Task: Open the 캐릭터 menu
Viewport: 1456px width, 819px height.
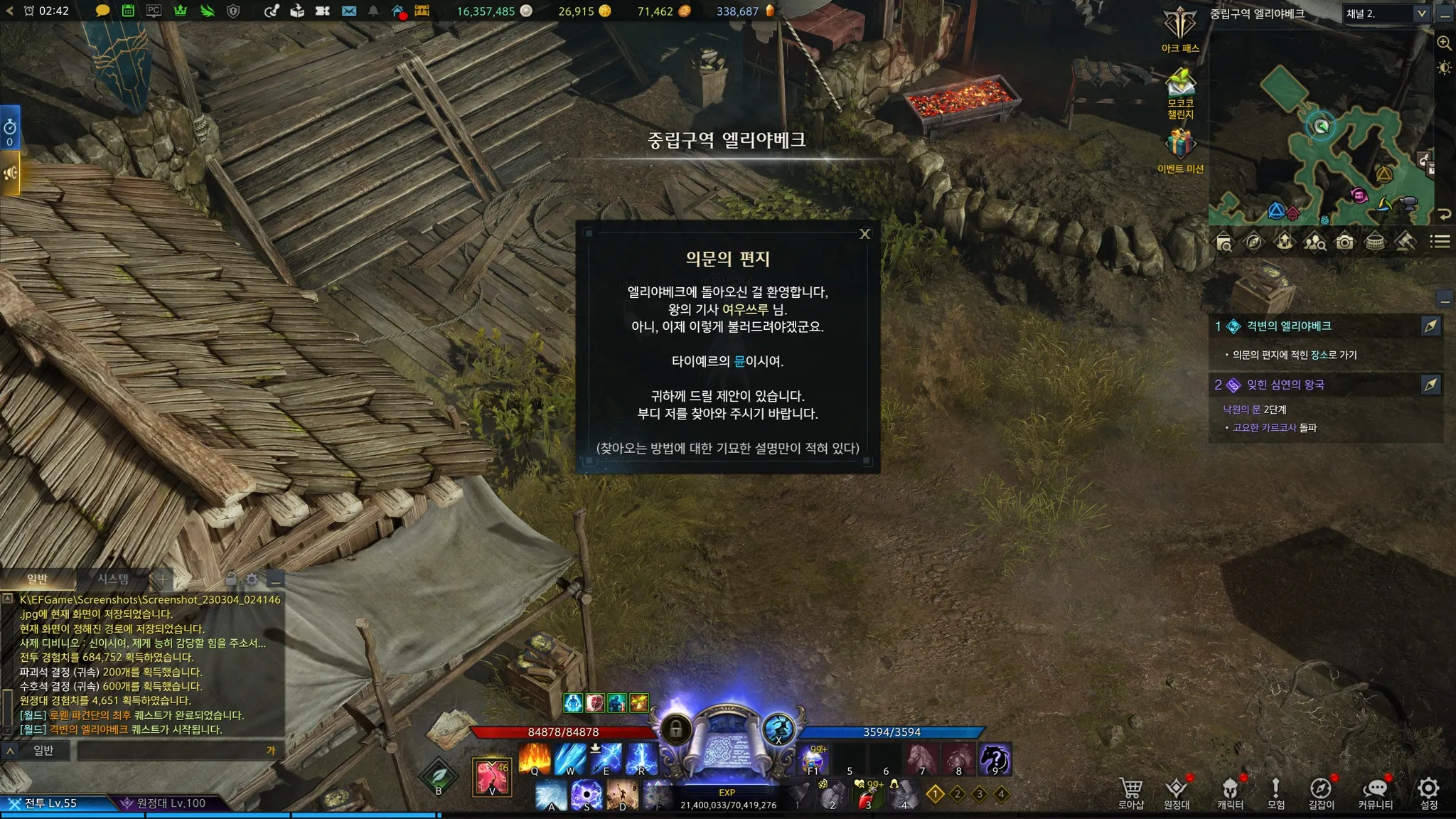Action: click(1230, 792)
